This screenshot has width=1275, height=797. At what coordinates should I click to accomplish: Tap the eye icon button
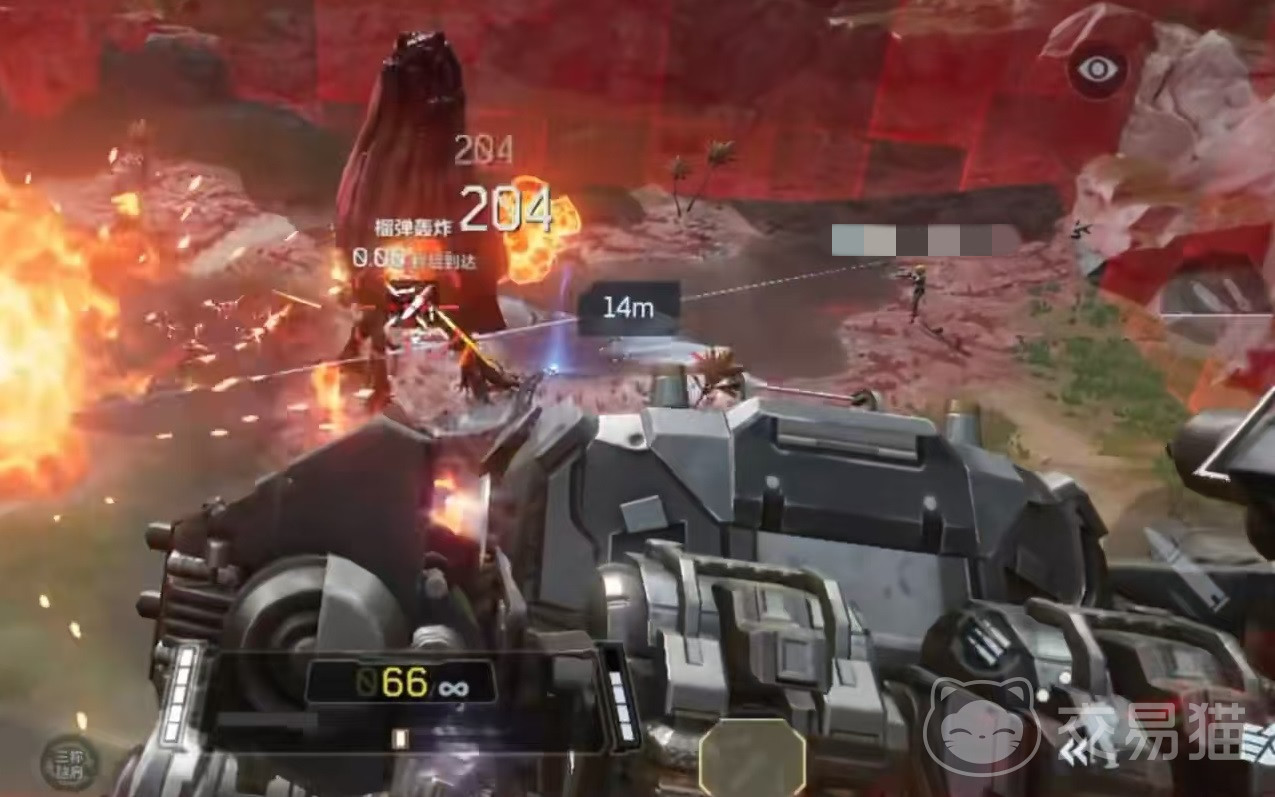(1096, 69)
